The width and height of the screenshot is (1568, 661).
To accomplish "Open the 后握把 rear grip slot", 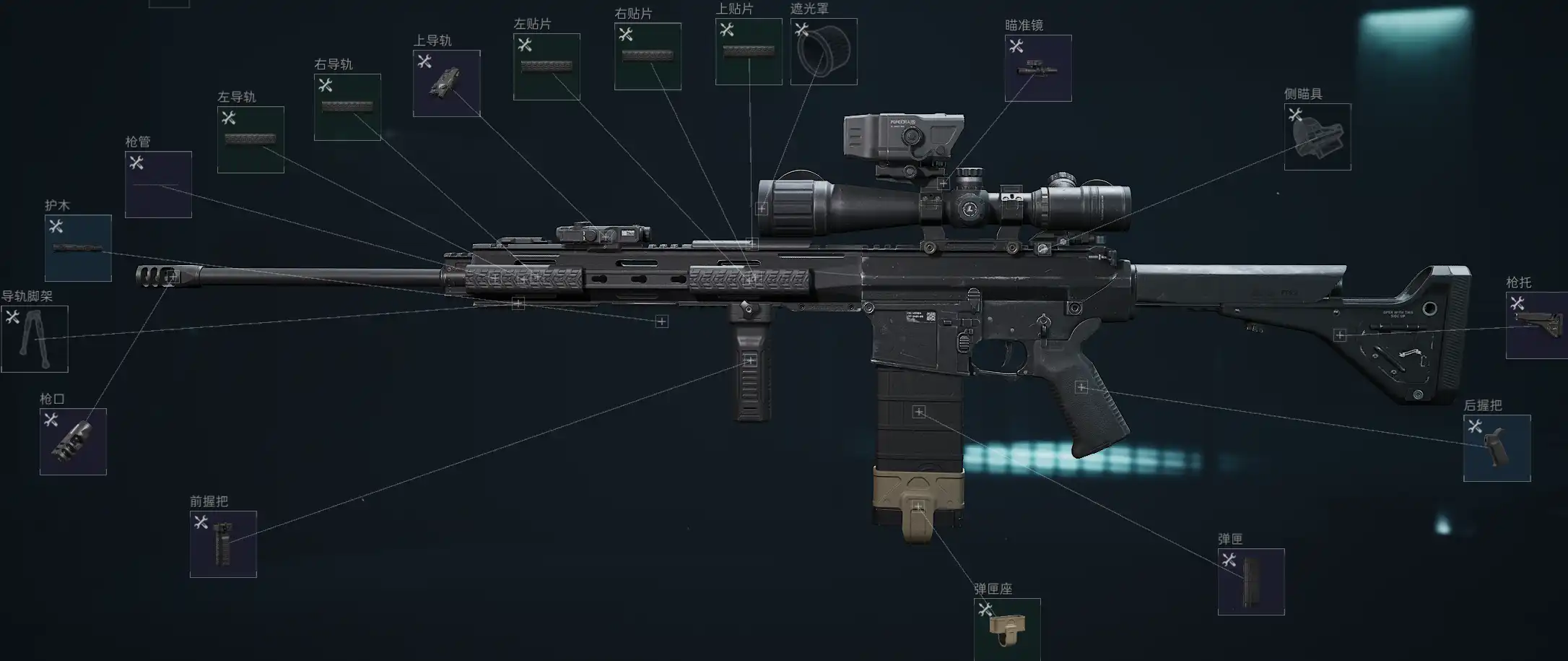I will [x=1497, y=448].
